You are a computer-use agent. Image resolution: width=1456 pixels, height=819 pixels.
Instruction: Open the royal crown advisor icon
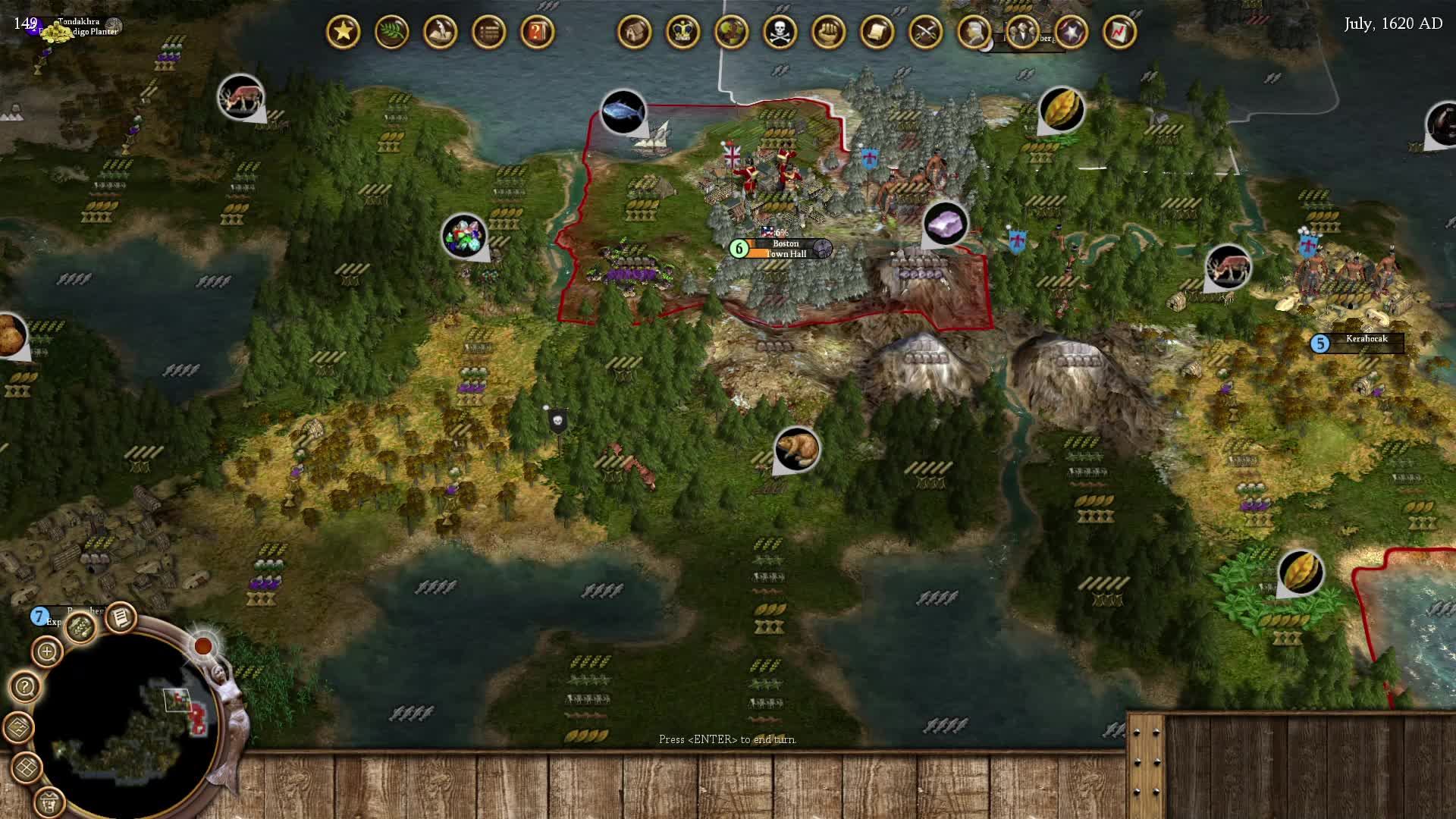(682, 32)
